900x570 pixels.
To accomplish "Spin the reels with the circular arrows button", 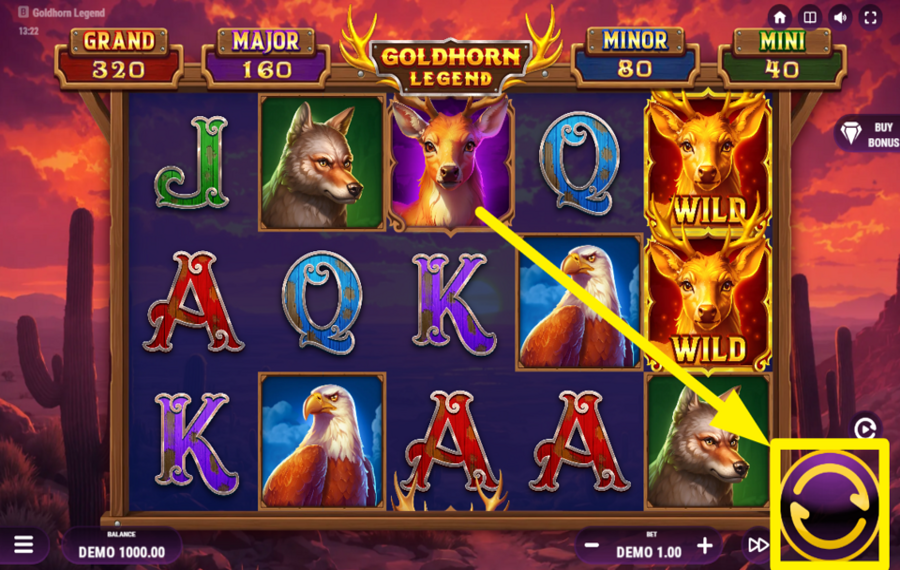I will click(832, 500).
